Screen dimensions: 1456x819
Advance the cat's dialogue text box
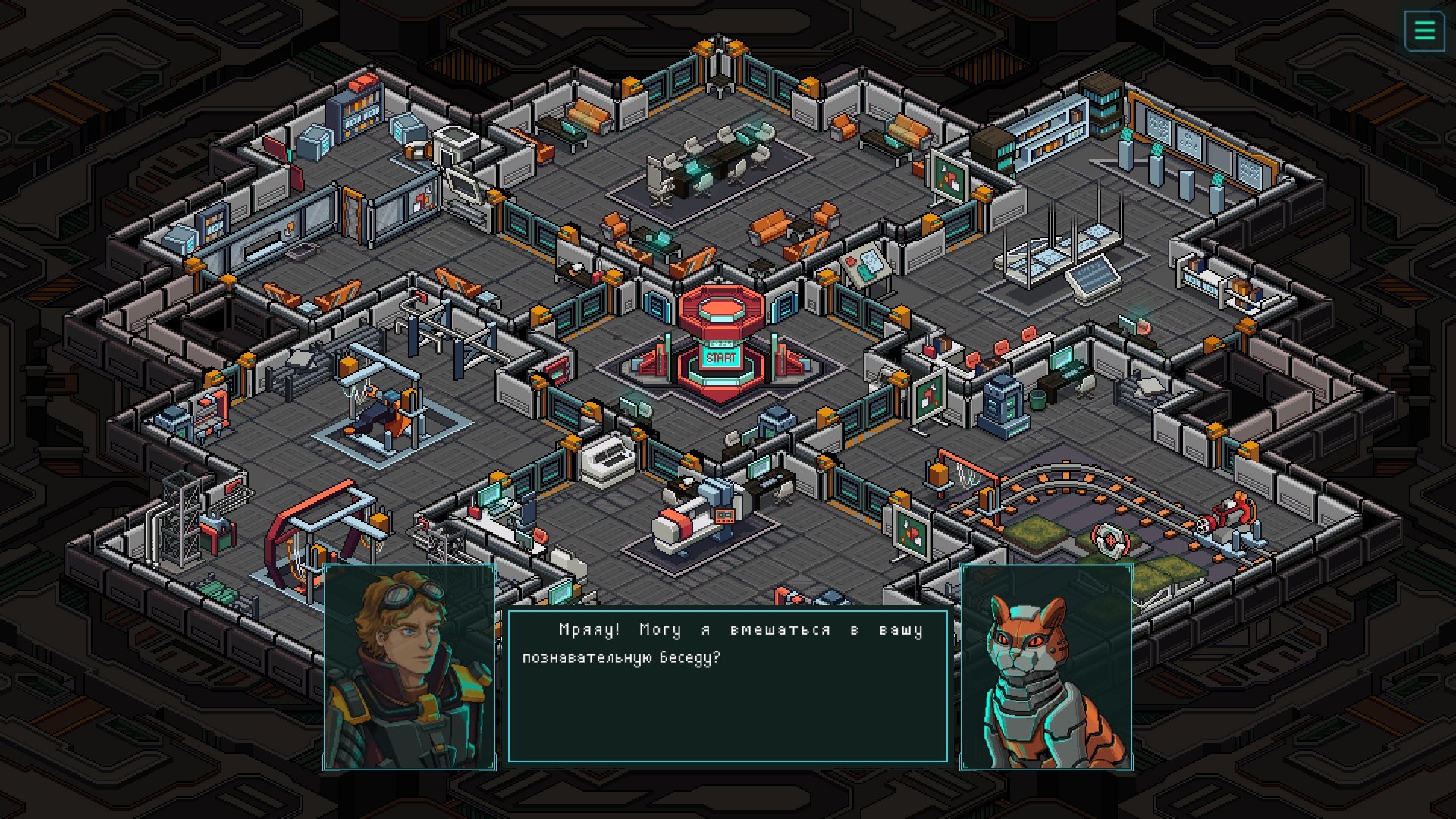pyautogui.click(x=727, y=686)
